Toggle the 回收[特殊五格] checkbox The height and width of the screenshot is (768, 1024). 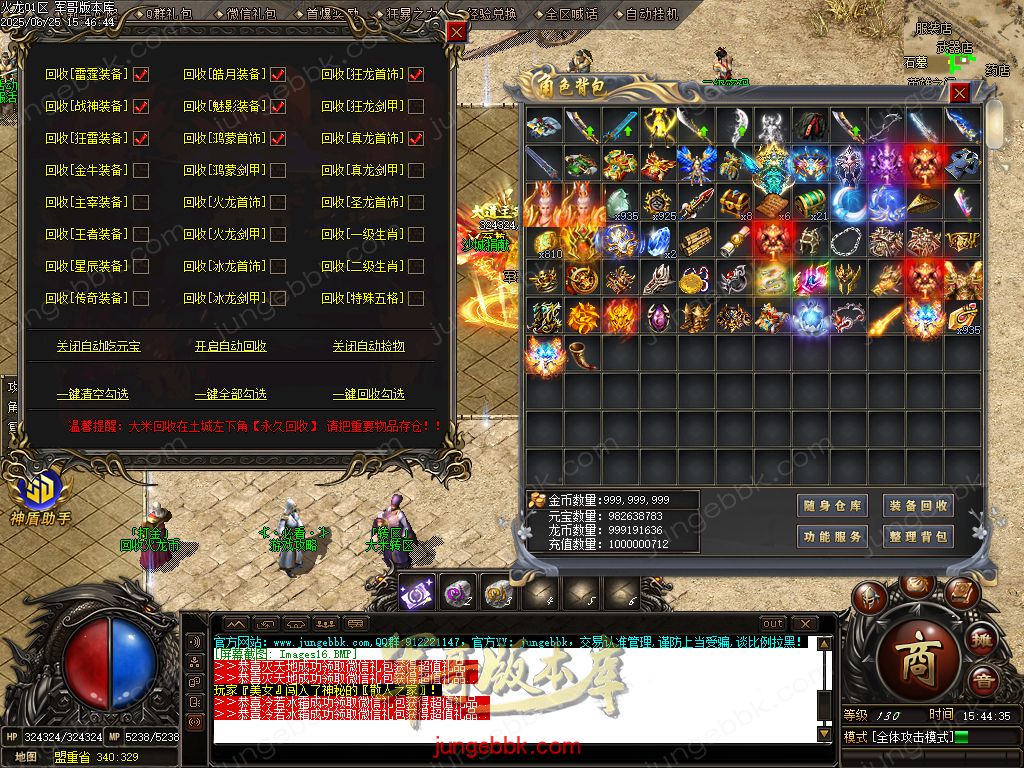click(416, 298)
